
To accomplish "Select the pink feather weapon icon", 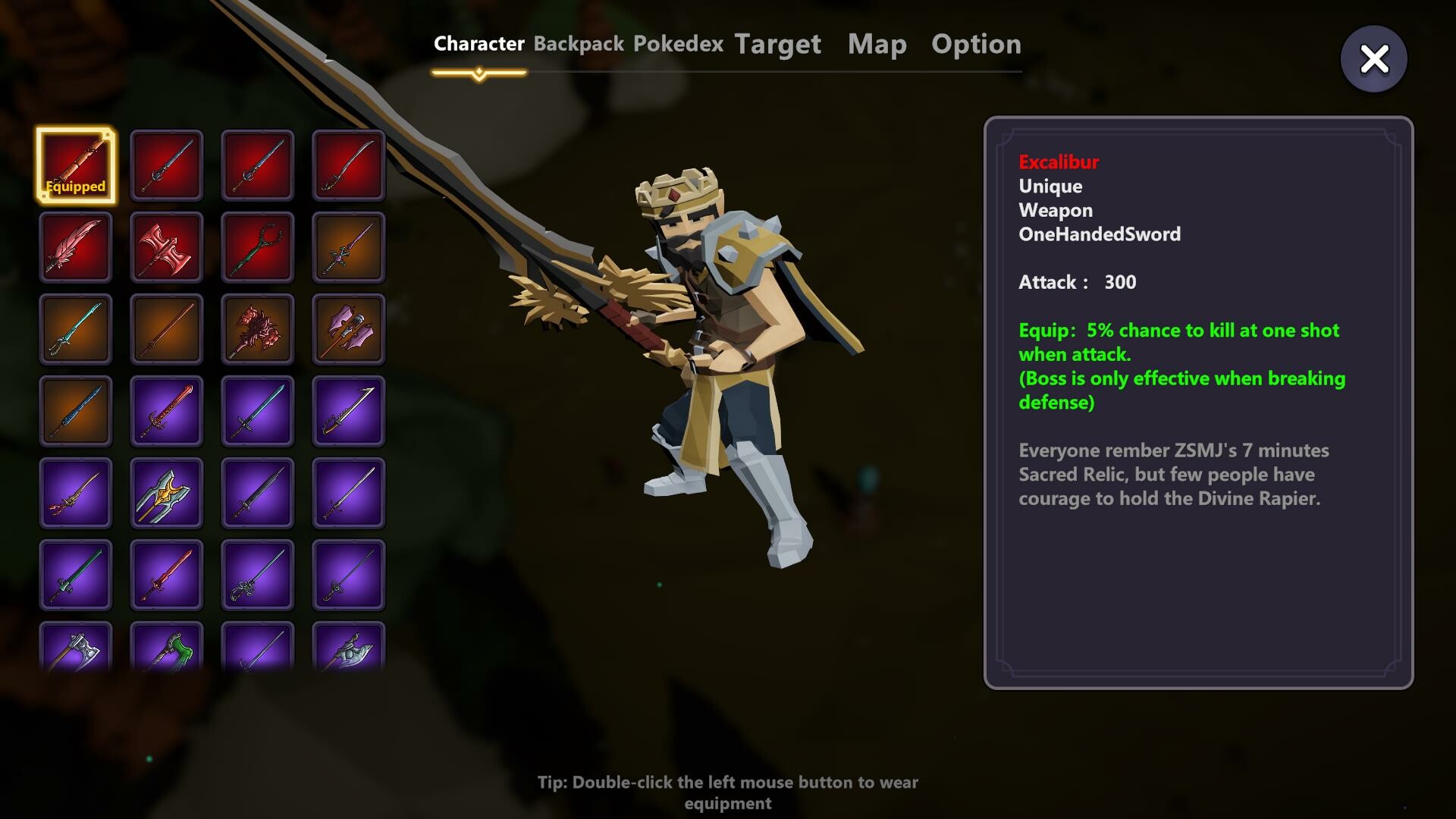I will (76, 246).
